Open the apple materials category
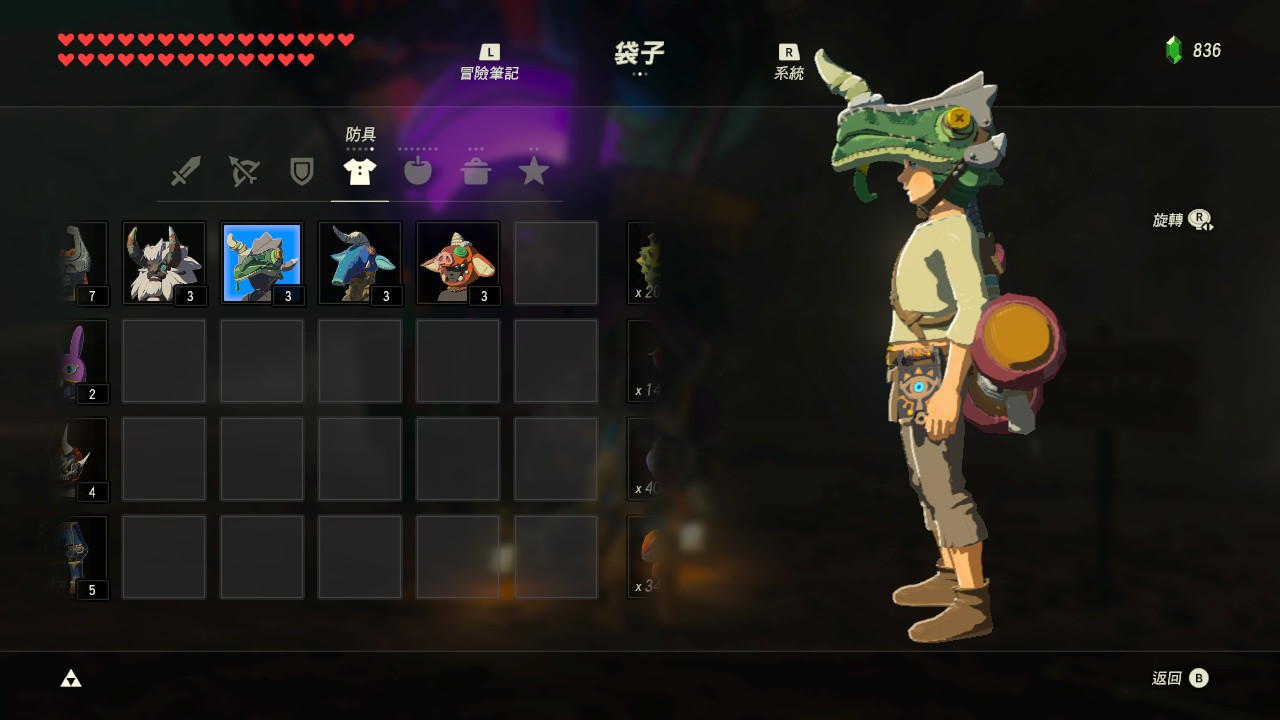1280x720 pixels. point(418,170)
